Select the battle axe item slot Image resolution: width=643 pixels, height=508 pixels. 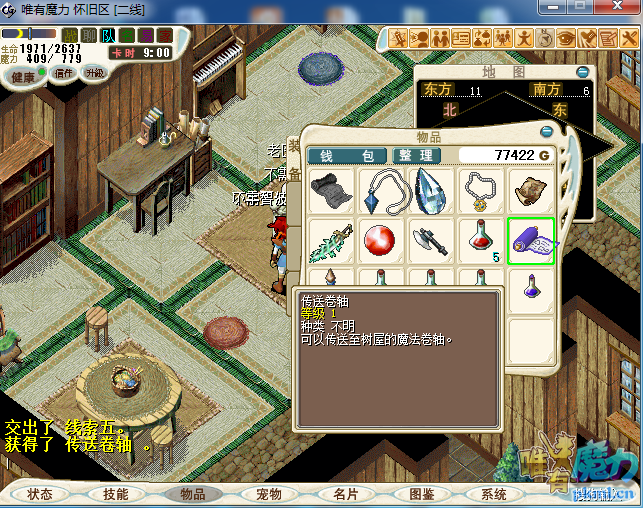point(430,241)
